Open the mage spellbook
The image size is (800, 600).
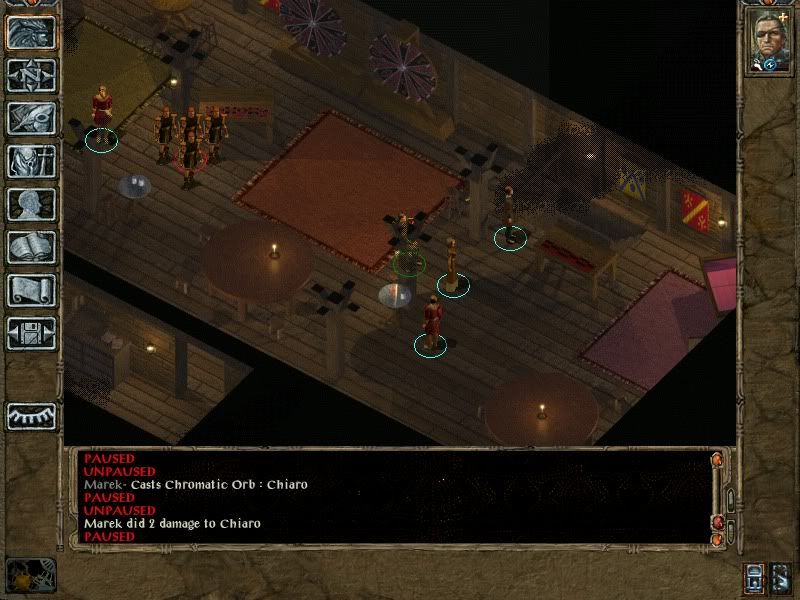(x=31, y=247)
